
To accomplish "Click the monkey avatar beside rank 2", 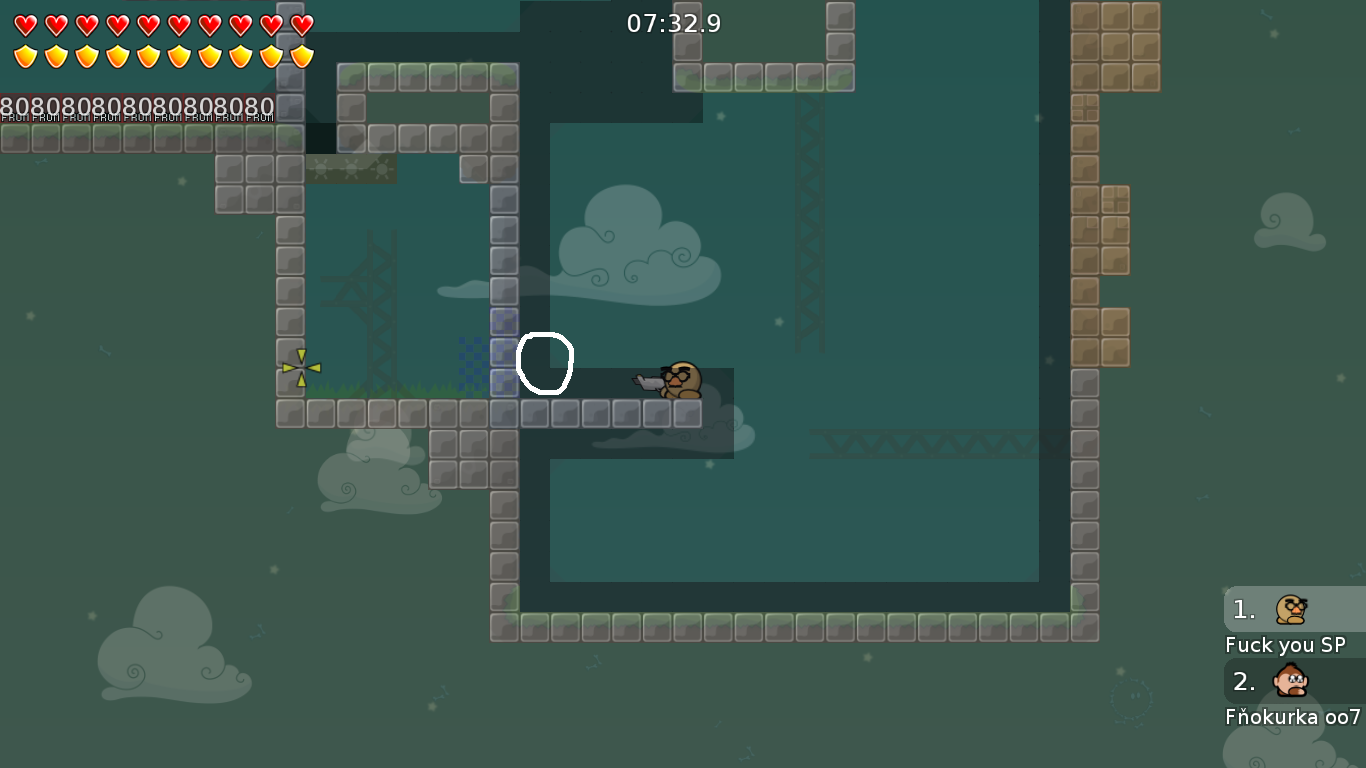I will [x=1290, y=681].
